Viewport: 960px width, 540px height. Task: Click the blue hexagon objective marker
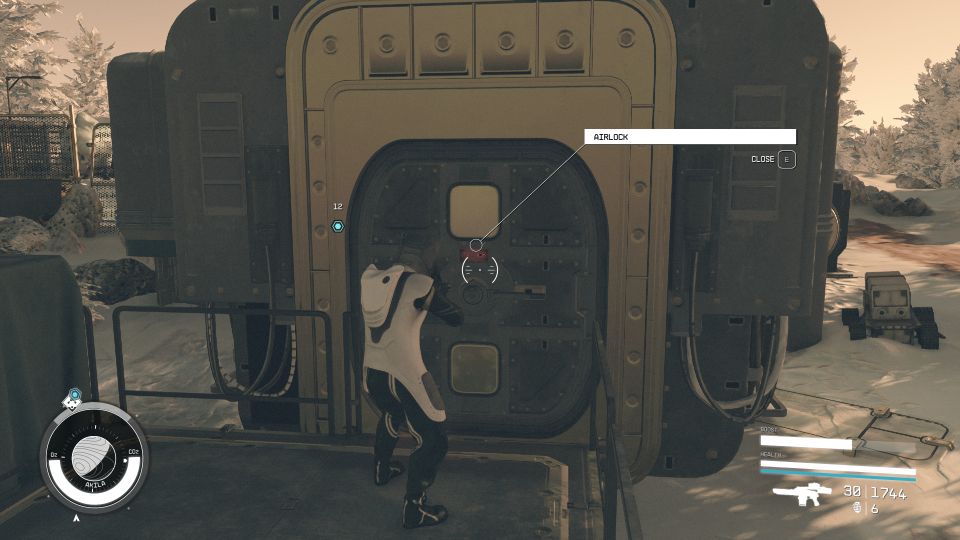[338, 227]
